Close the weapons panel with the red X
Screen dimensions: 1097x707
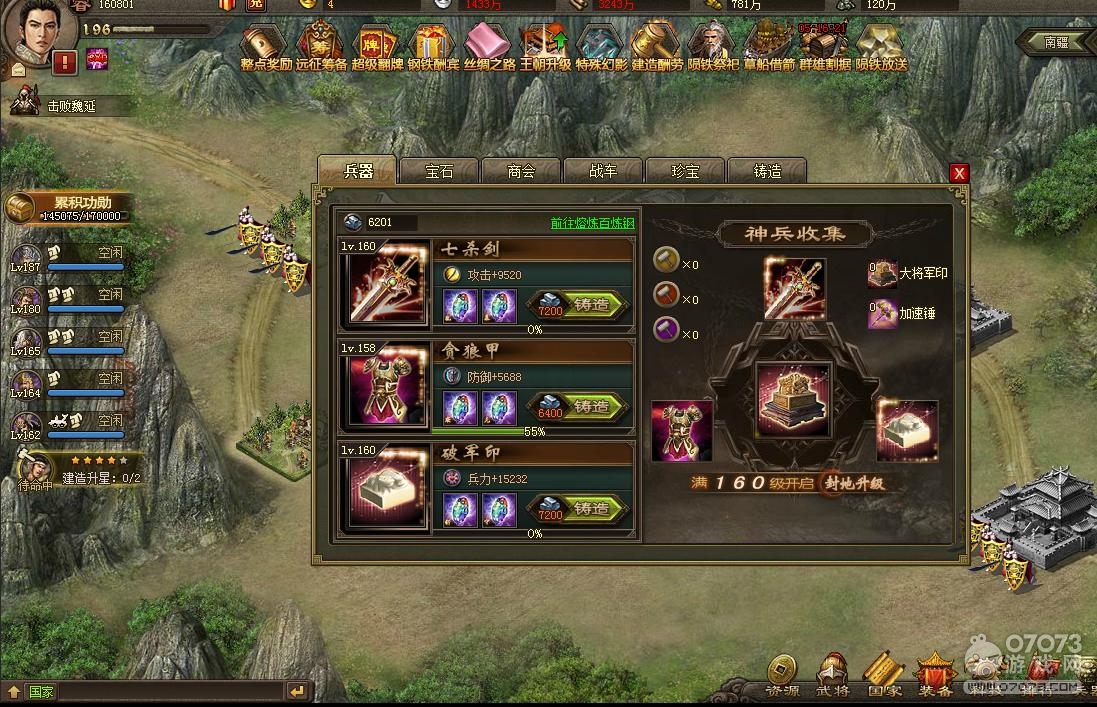point(959,173)
